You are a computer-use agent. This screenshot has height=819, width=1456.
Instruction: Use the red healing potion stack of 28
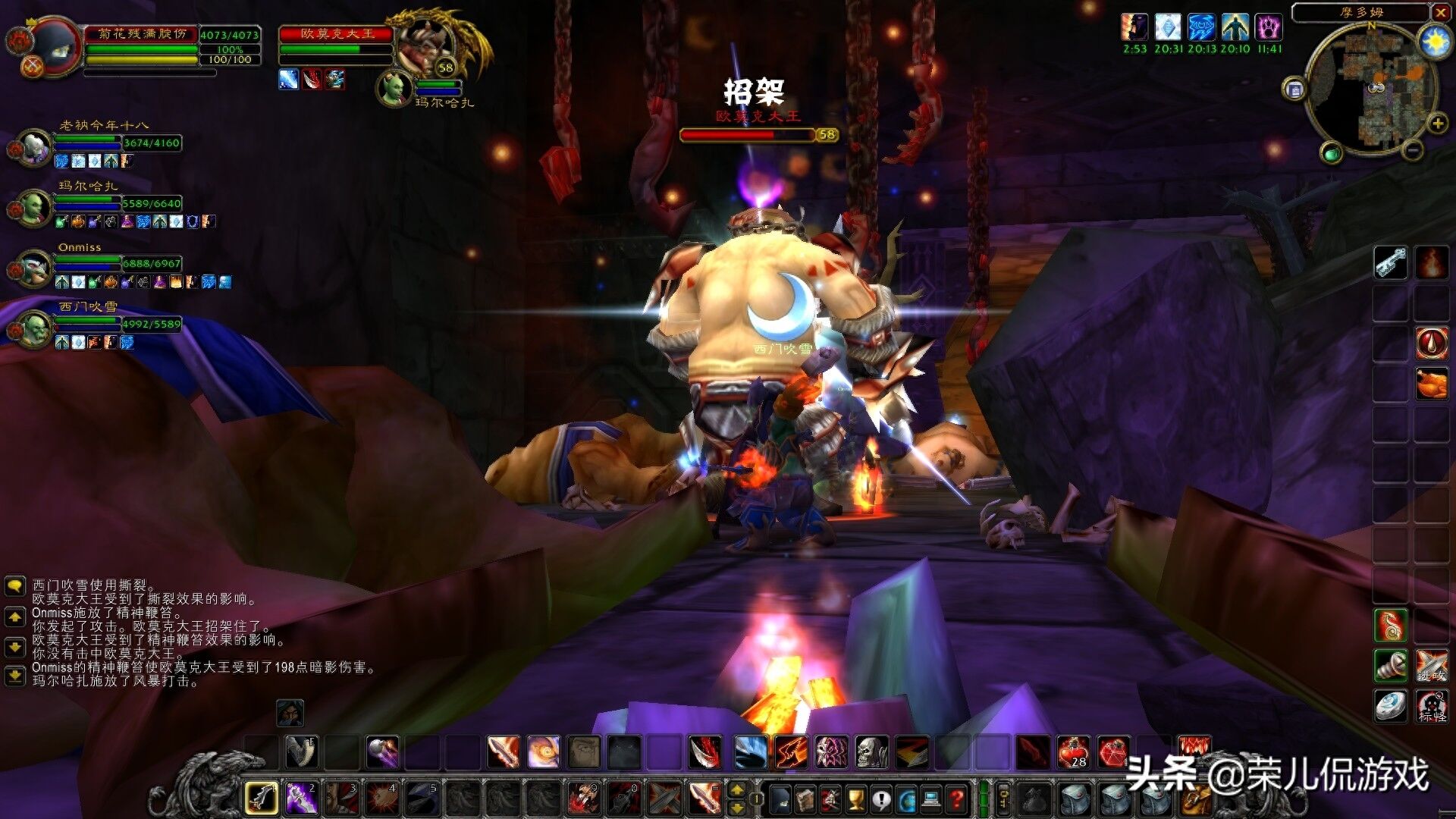pos(1074,752)
